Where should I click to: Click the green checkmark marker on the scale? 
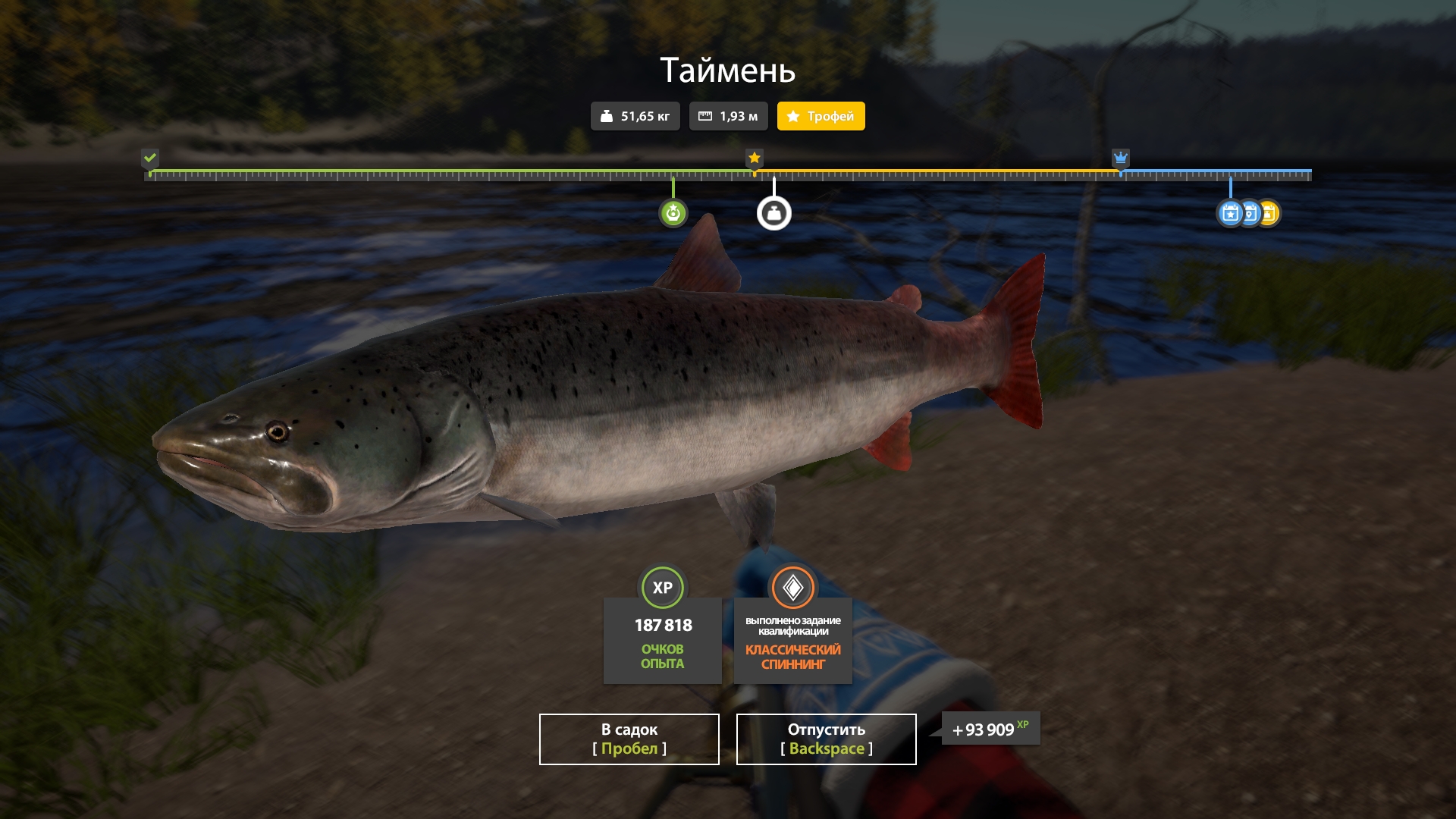coord(150,158)
